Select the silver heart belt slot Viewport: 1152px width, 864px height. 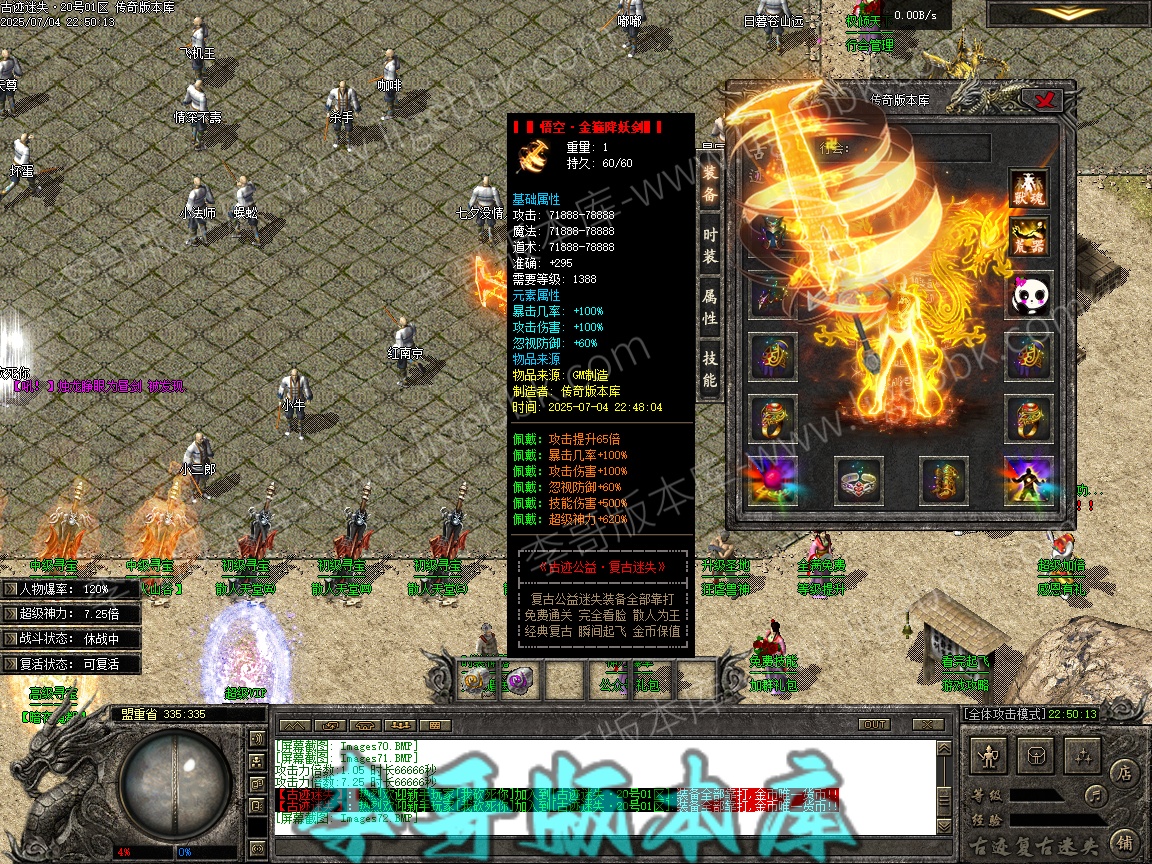[859, 482]
